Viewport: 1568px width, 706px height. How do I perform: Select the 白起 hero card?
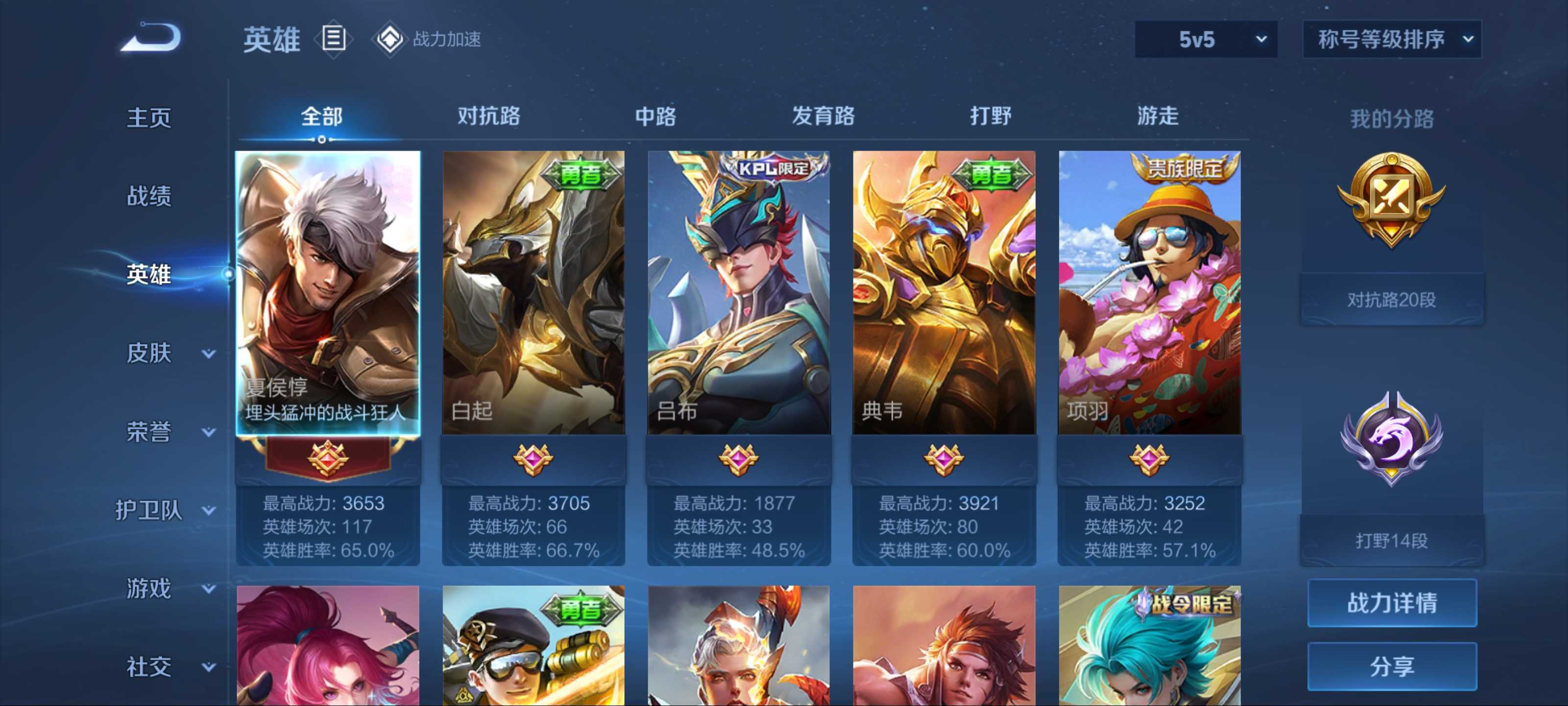pos(533,292)
